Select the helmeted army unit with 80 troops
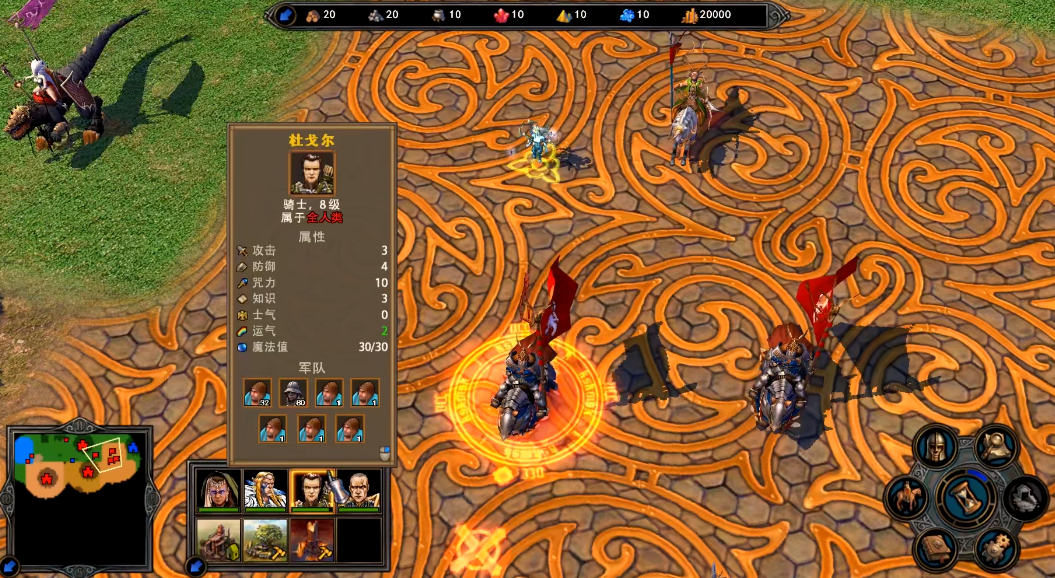Screen dimensions: 1055x578 (294, 393)
